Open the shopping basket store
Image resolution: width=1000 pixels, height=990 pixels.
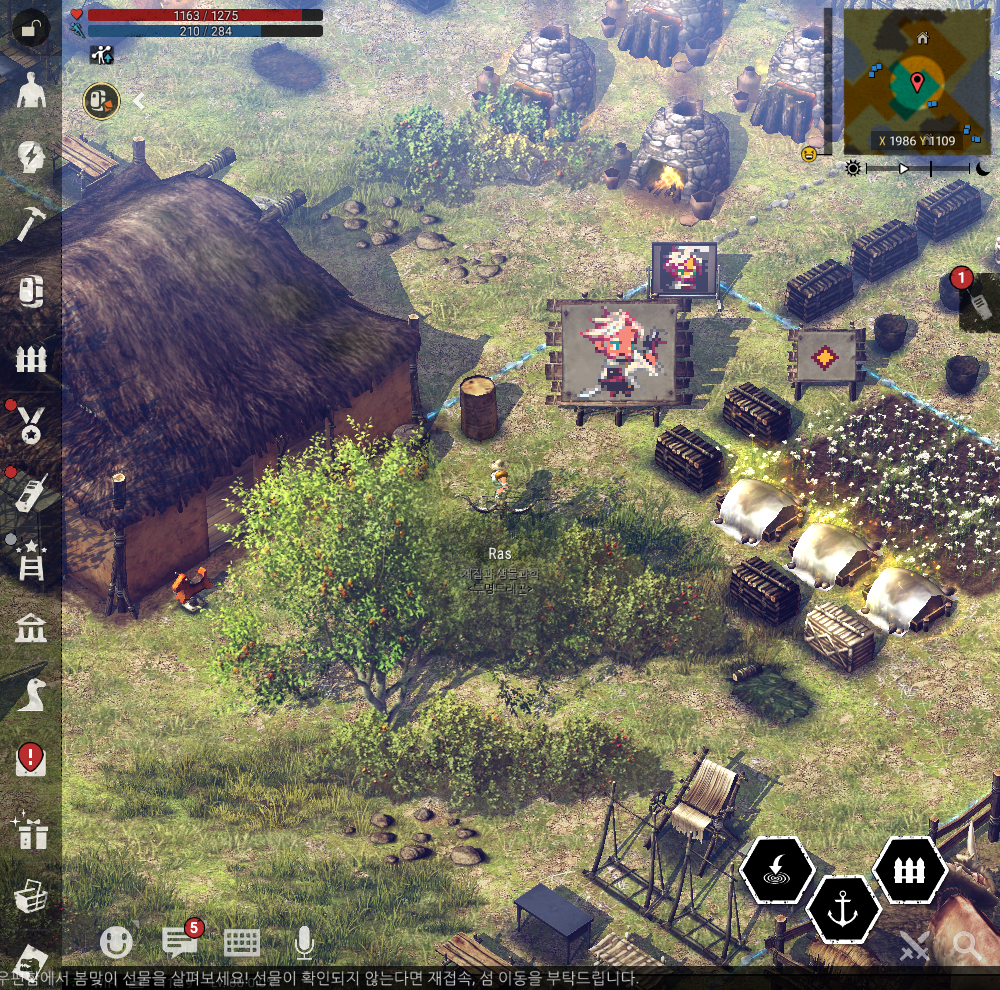[31, 897]
